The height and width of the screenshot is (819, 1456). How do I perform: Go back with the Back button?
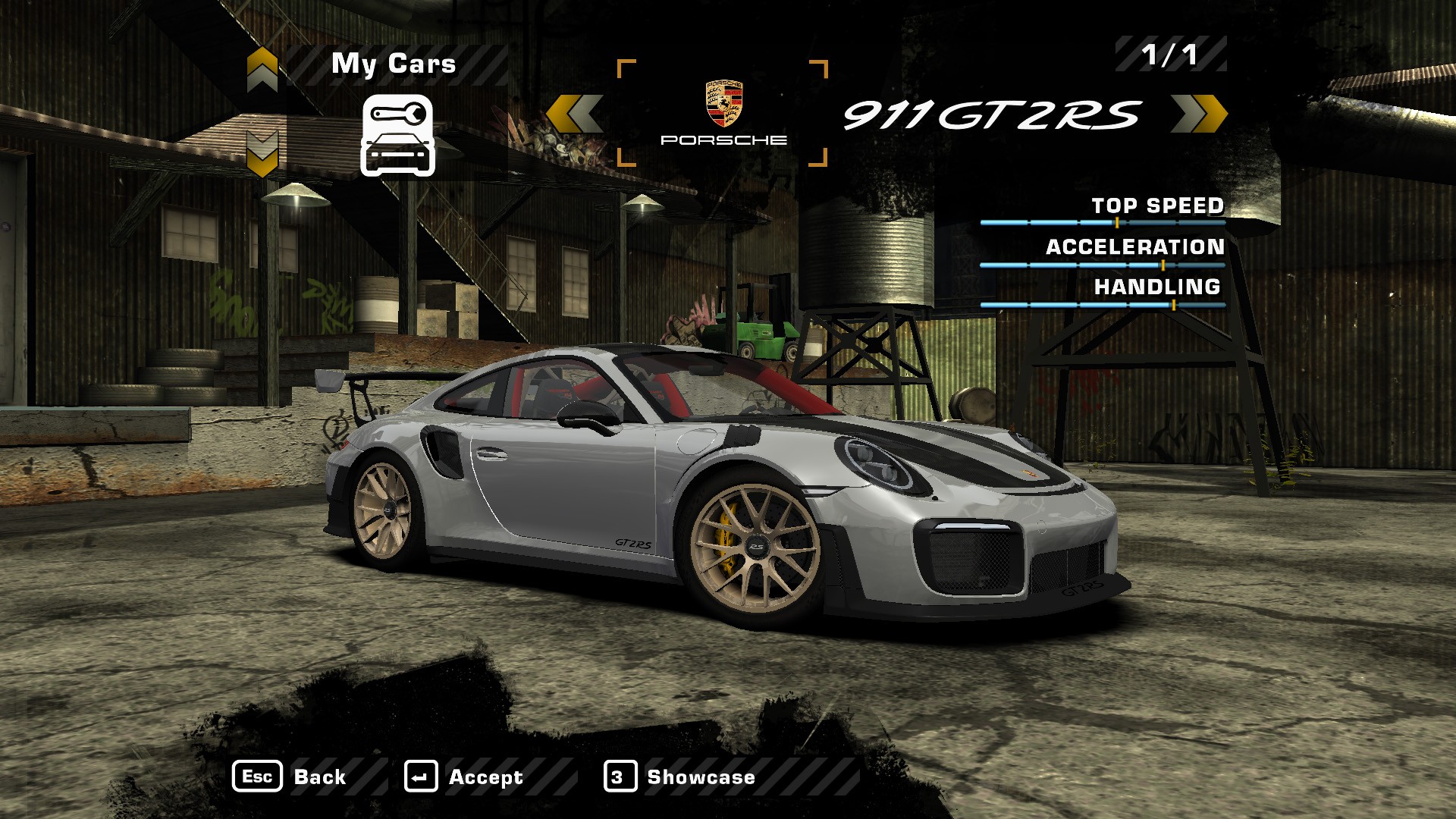289,777
